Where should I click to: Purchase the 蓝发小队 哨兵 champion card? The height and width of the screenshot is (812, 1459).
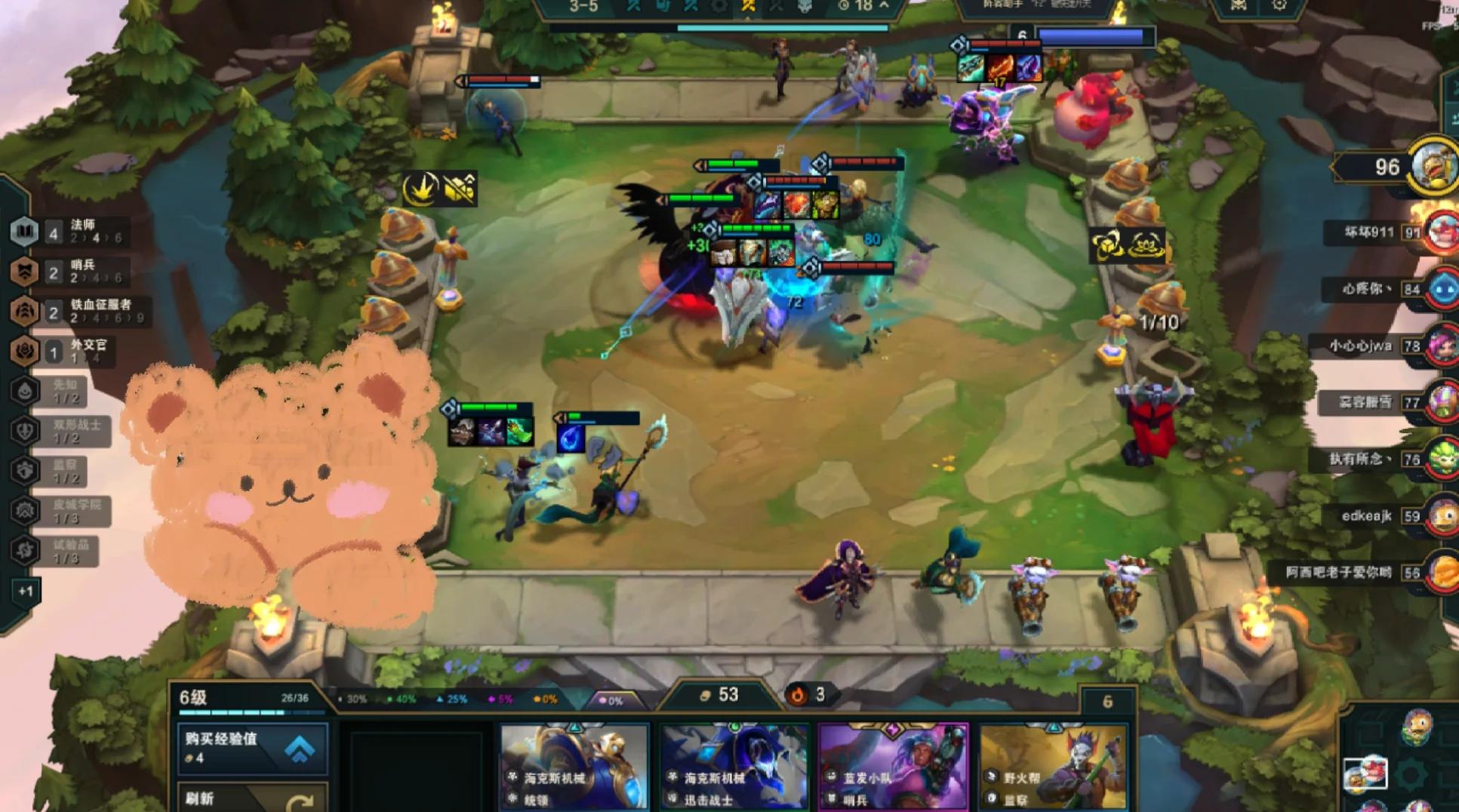tap(893, 766)
